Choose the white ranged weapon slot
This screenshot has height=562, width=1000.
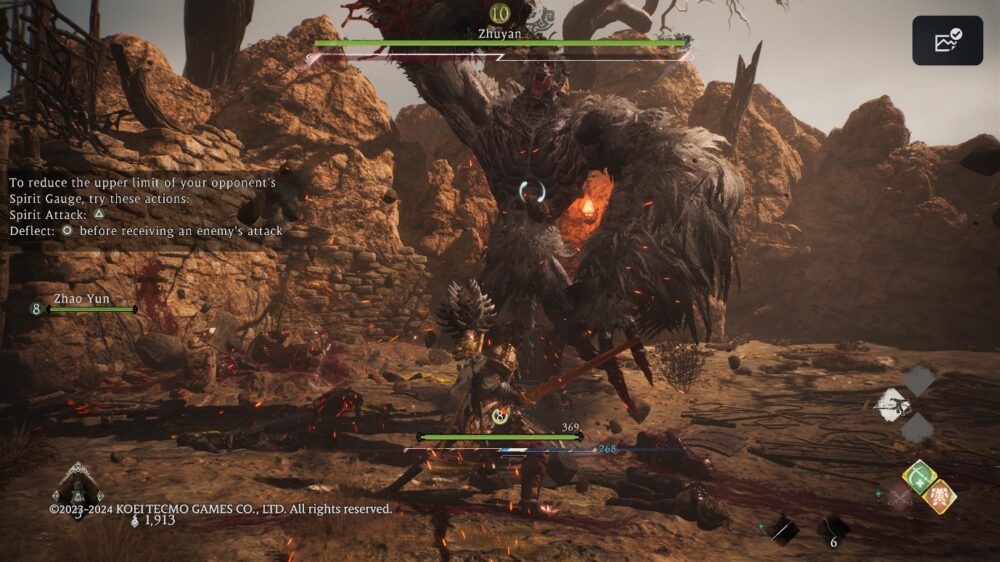[x=892, y=404]
